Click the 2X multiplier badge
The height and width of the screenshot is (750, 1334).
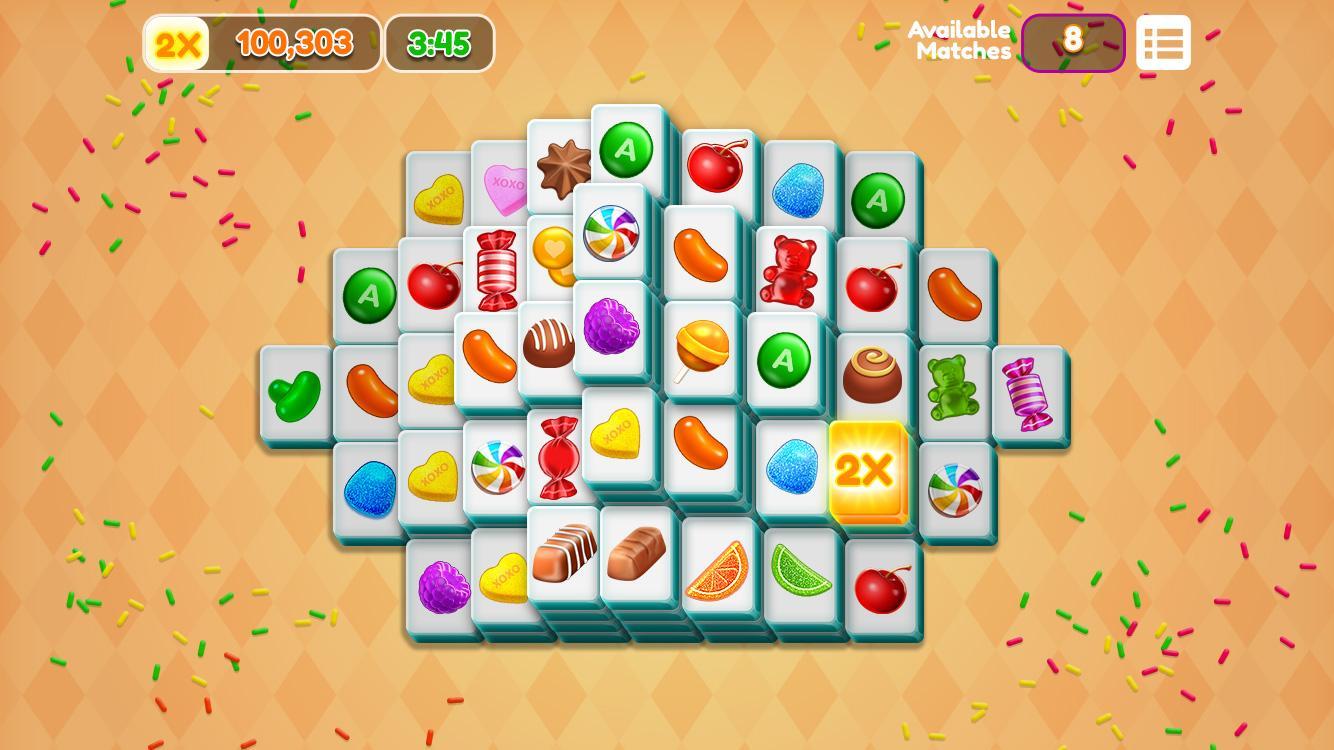click(176, 42)
